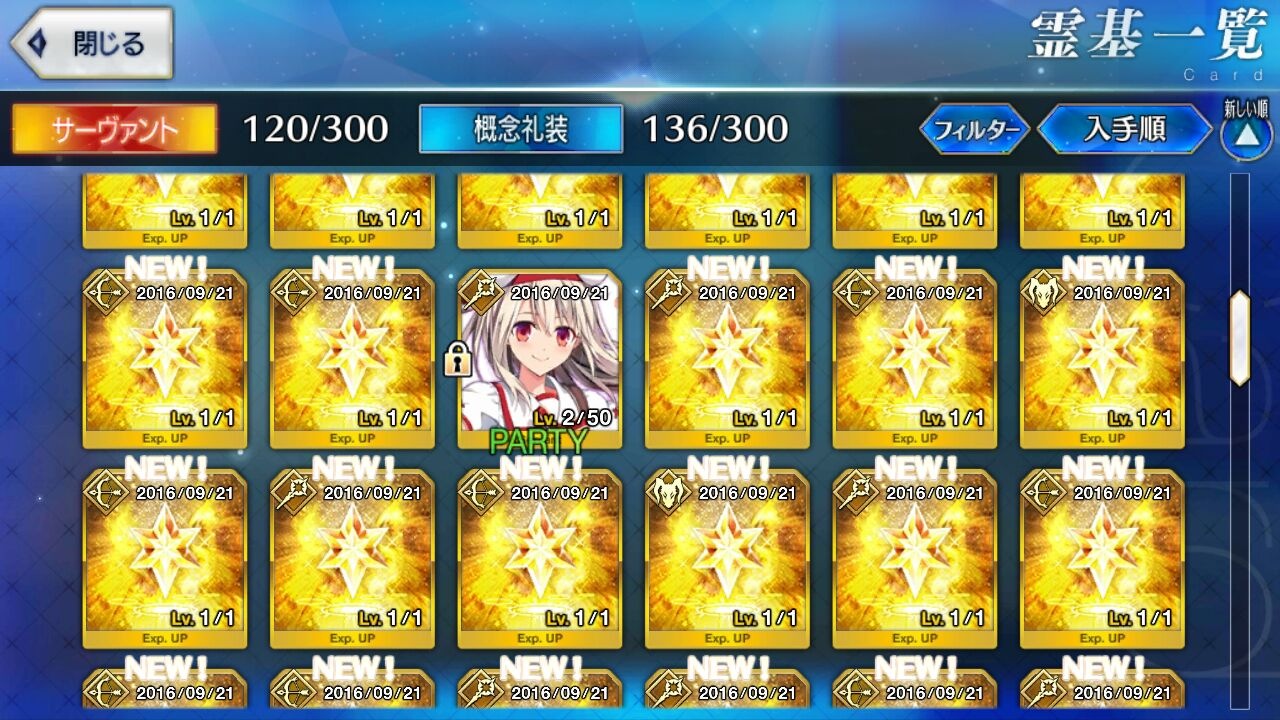
Task: Change sorting with the 入手順 button
Action: click(1125, 130)
